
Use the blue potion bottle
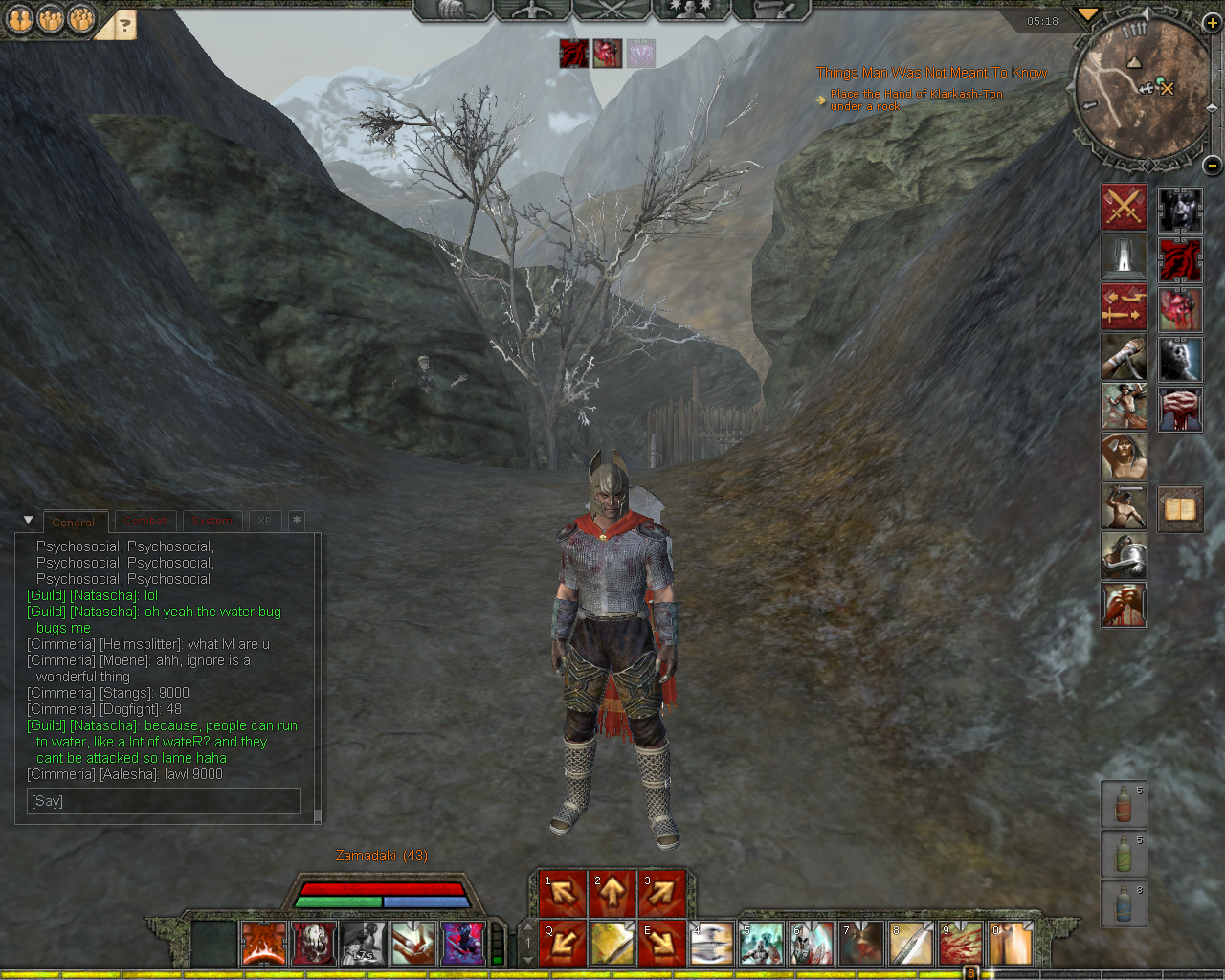(x=1124, y=904)
